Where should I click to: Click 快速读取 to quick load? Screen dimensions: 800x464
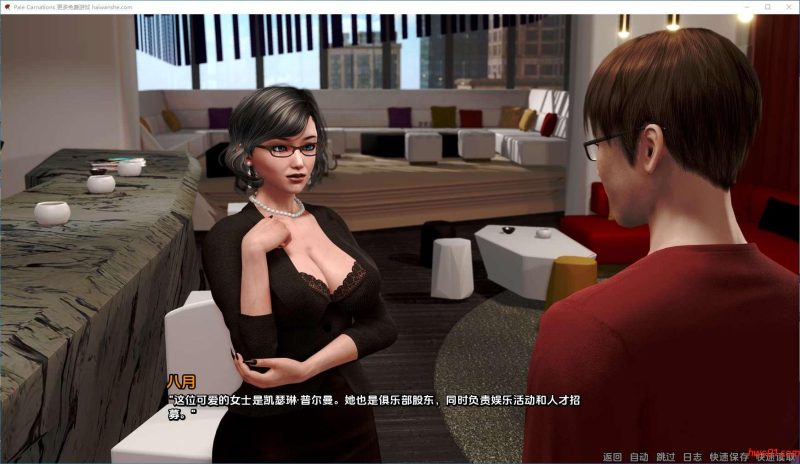(x=775, y=457)
